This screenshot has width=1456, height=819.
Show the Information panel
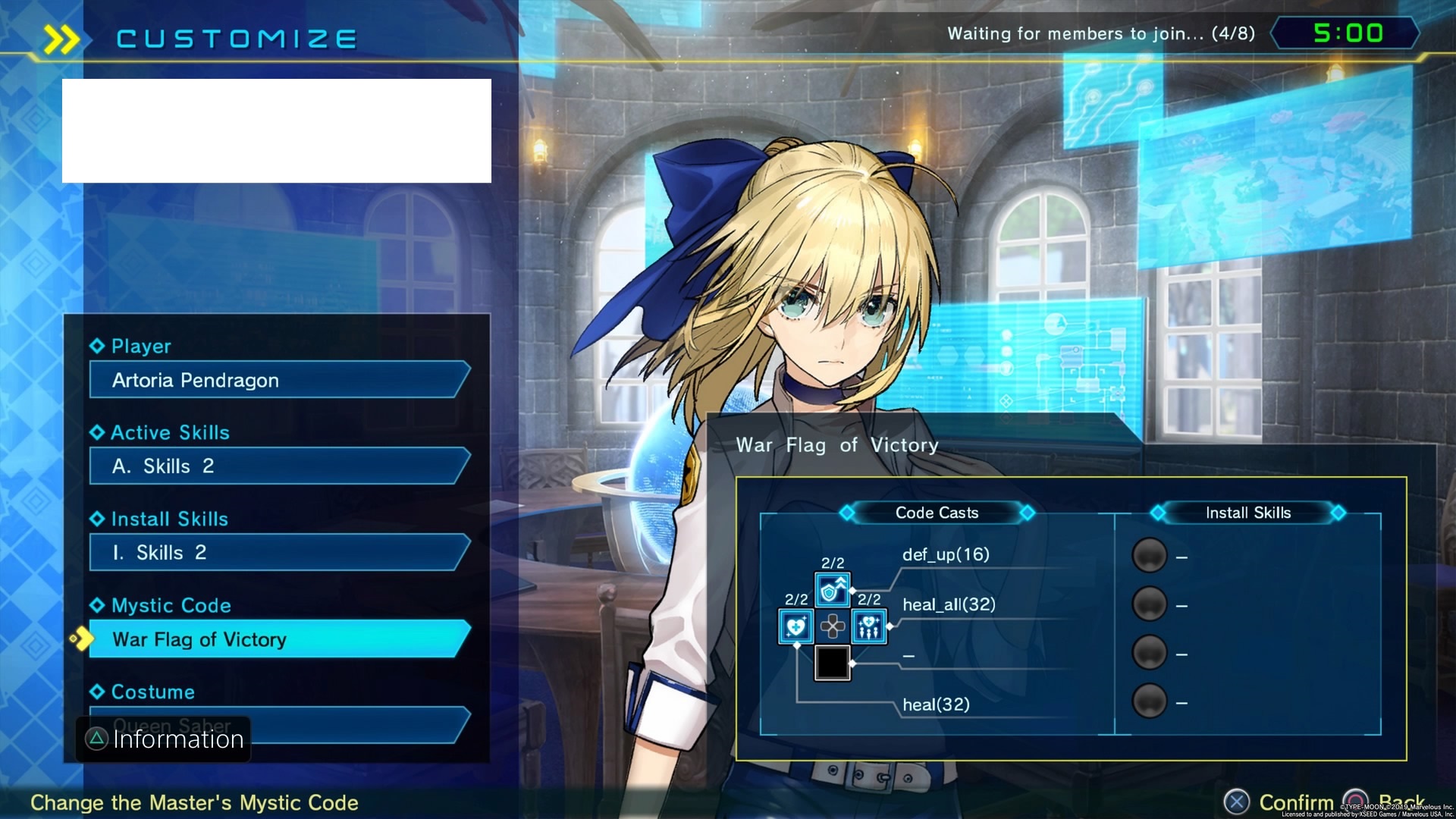click(164, 739)
